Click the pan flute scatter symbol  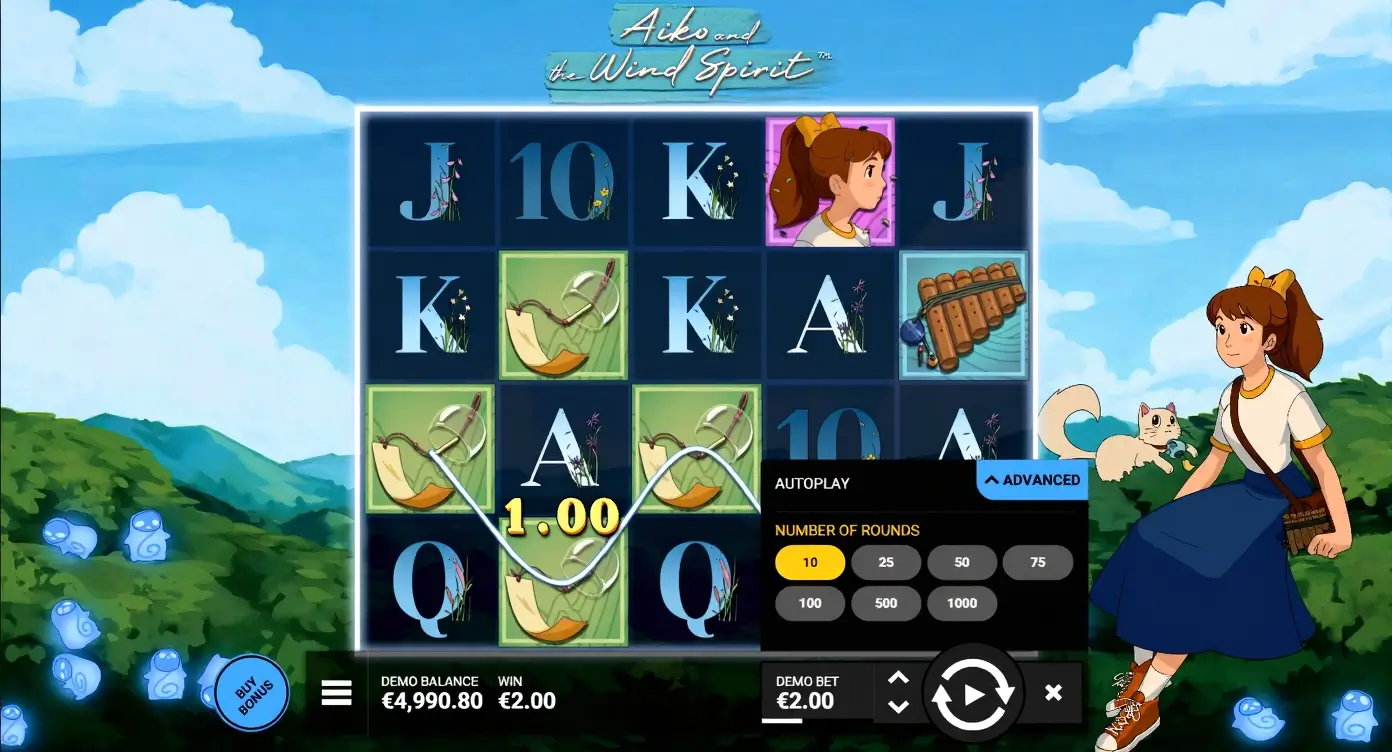point(963,316)
